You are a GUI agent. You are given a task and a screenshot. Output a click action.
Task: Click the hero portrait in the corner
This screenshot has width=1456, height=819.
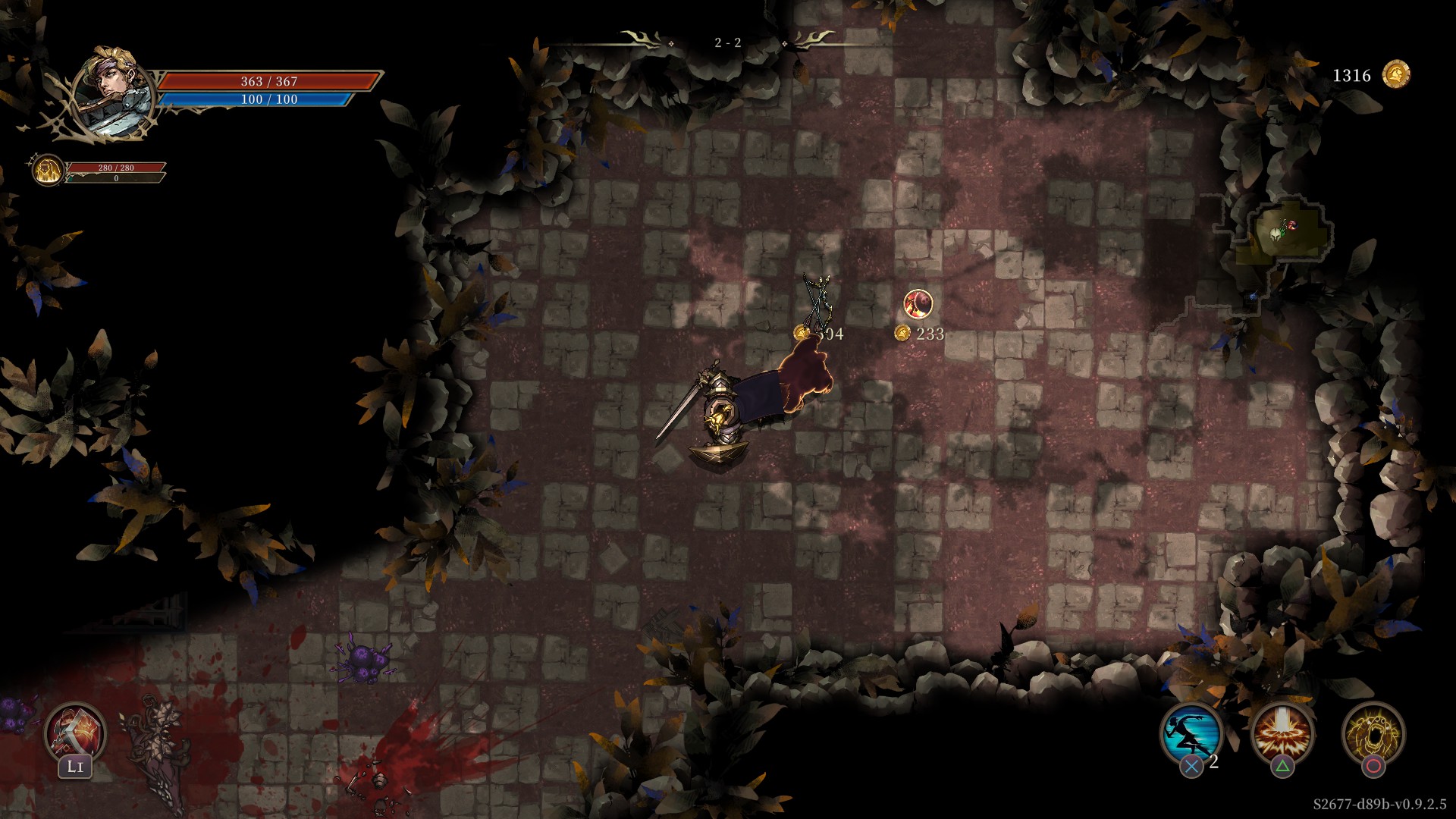[x=114, y=93]
